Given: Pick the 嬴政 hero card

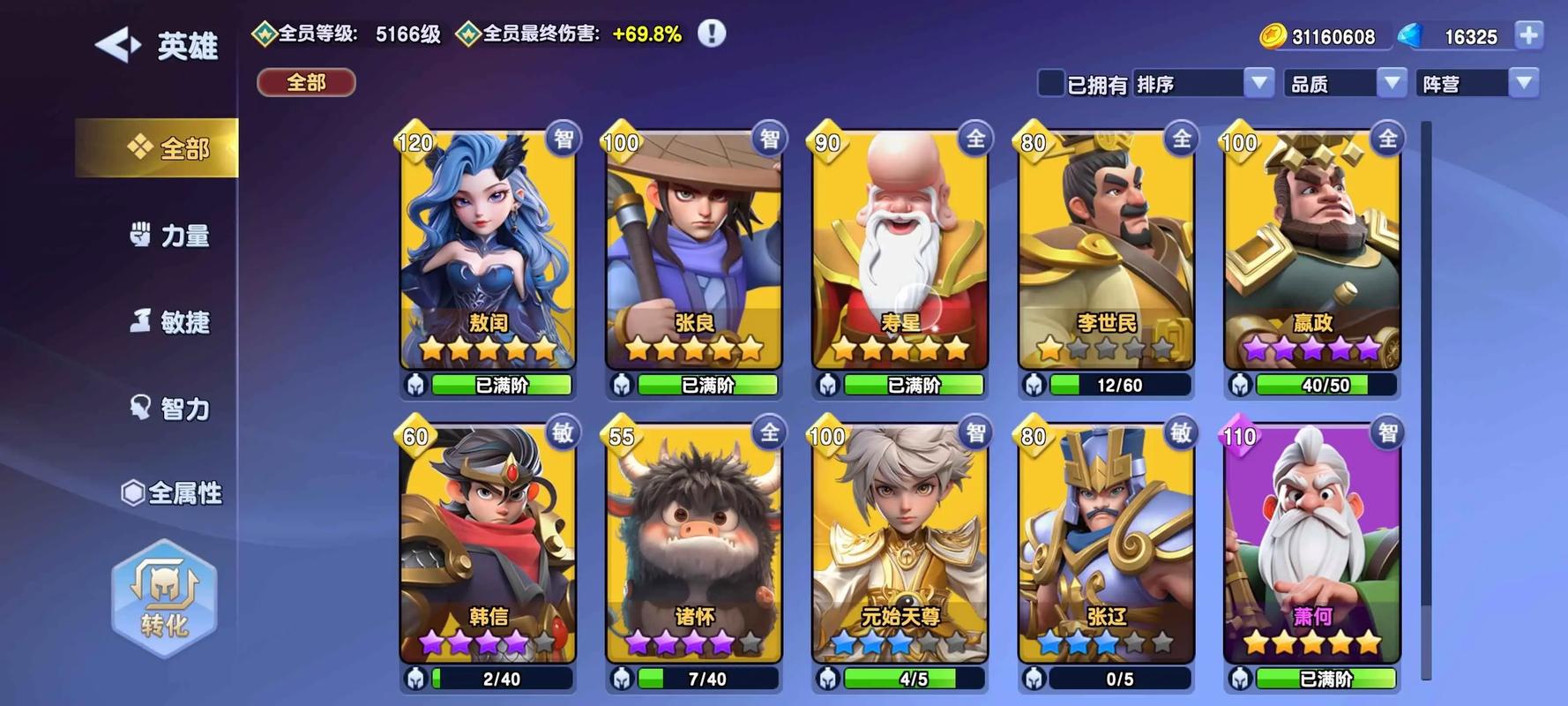Looking at the screenshot, I should pos(1312,249).
